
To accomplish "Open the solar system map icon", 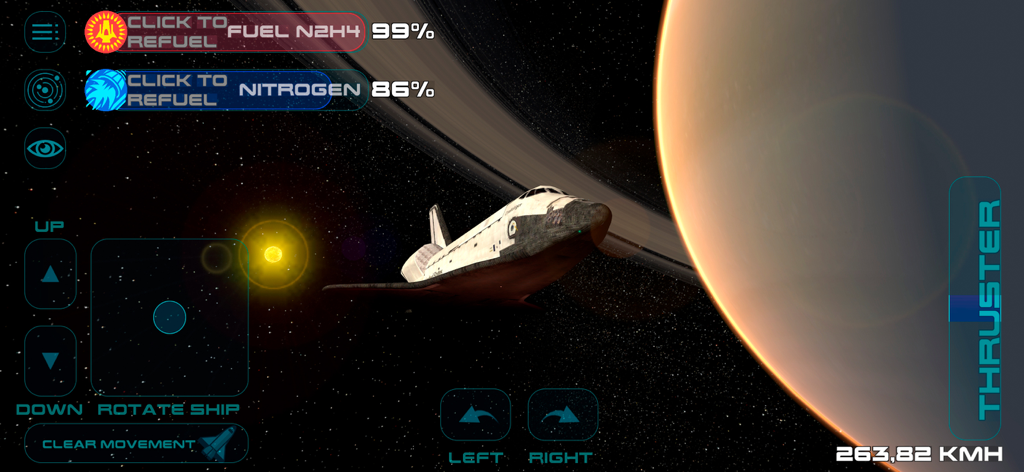I will 44,90.
